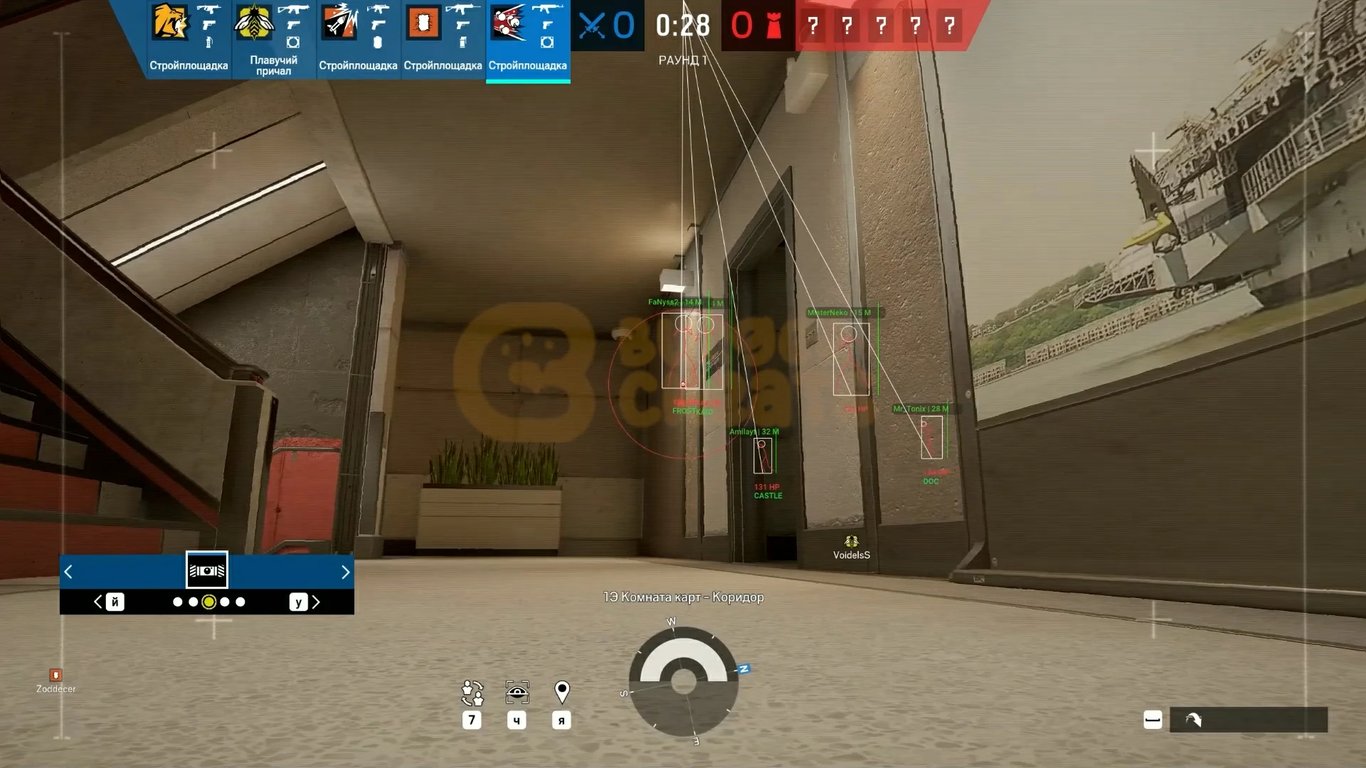Click the bulletproof camera gadget icon in the carousel
Viewport: 1366px width, 768px height.
coord(207,570)
